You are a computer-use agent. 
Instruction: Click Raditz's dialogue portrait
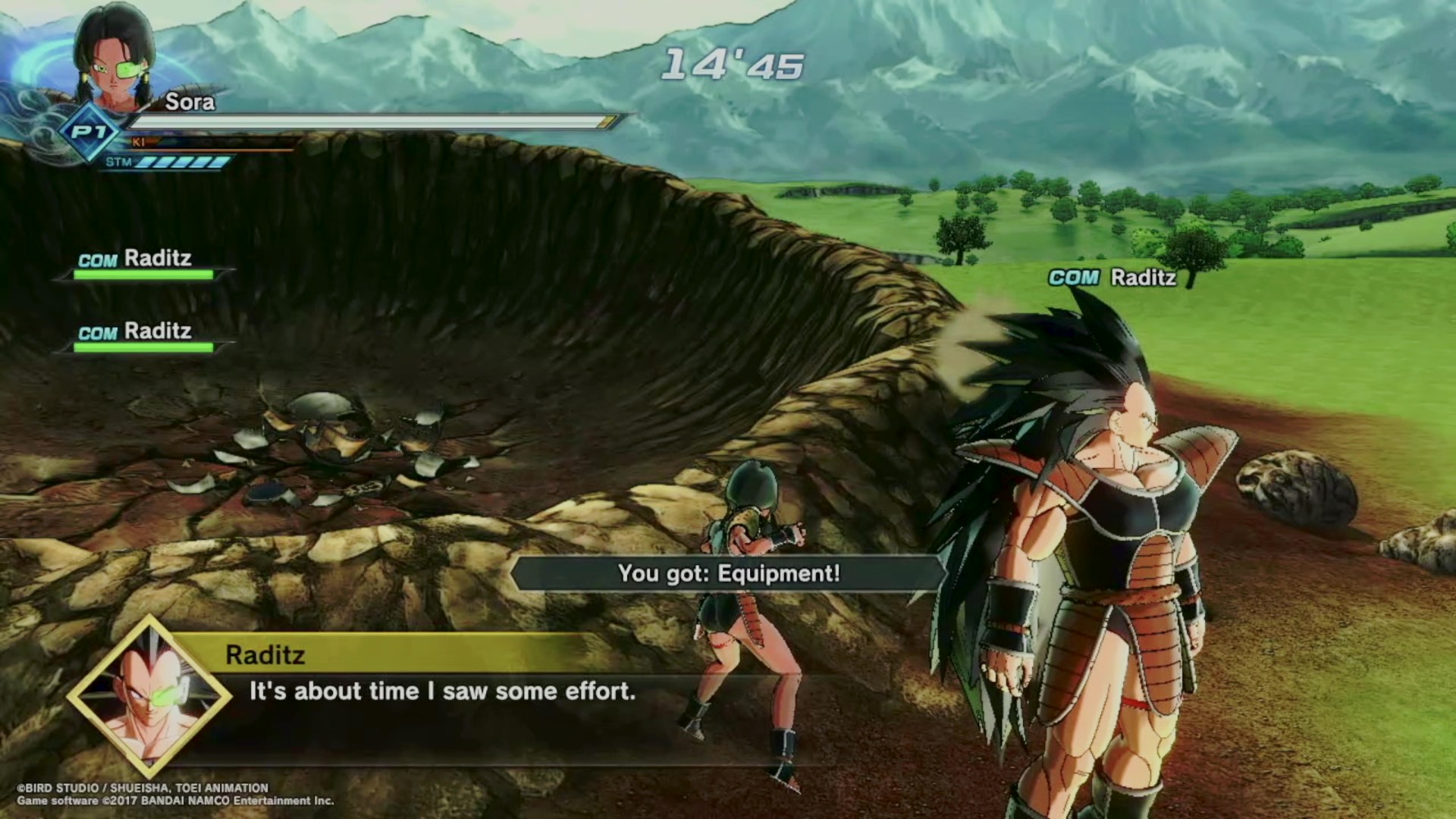(149, 696)
